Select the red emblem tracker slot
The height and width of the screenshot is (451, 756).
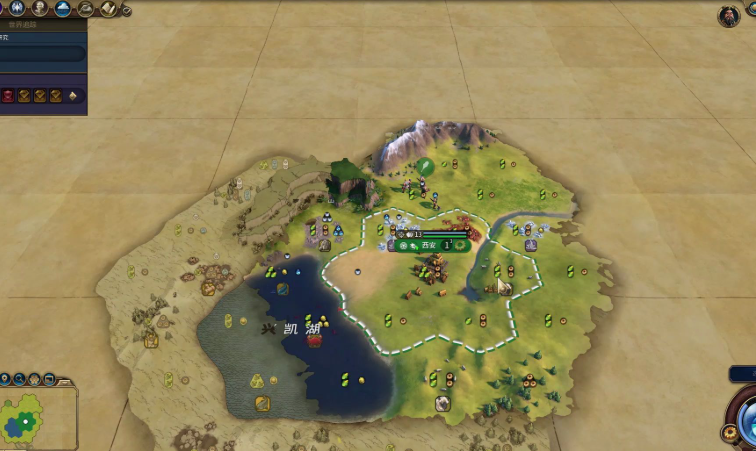pos(9,96)
